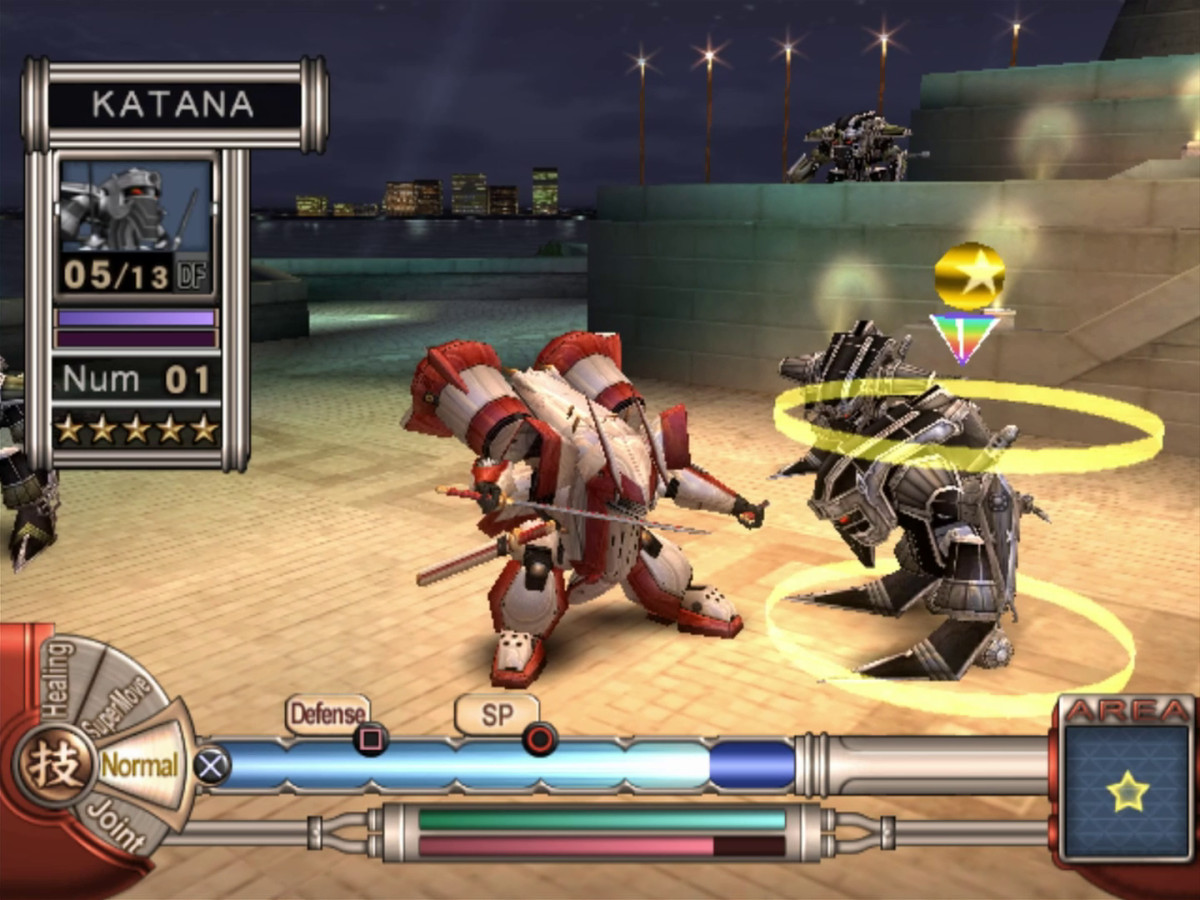Viewport: 1200px width, 900px height.
Task: Pick the Normal attack option
Action: click(139, 767)
